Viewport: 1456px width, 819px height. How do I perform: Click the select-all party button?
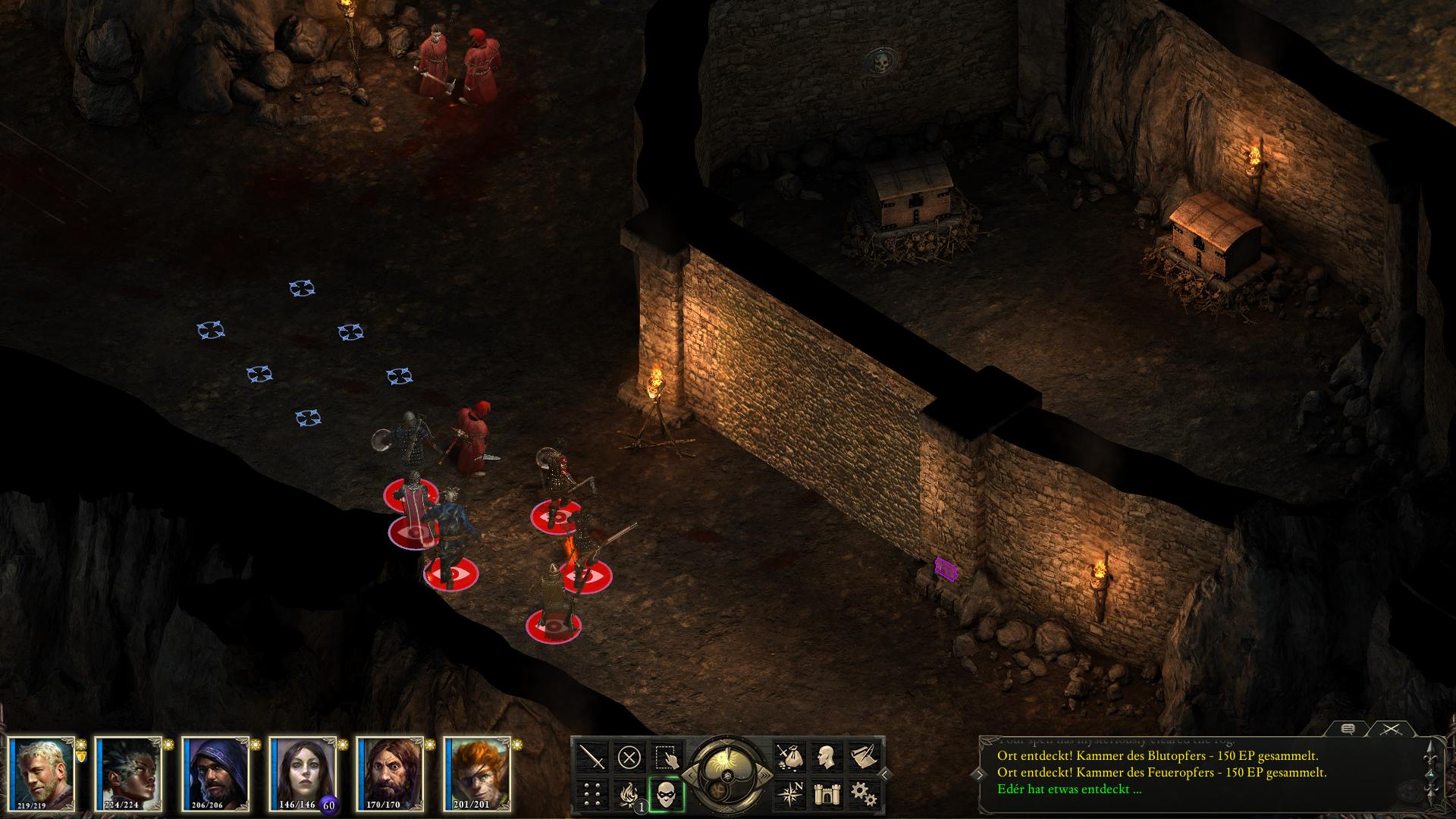tap(667, 757)
